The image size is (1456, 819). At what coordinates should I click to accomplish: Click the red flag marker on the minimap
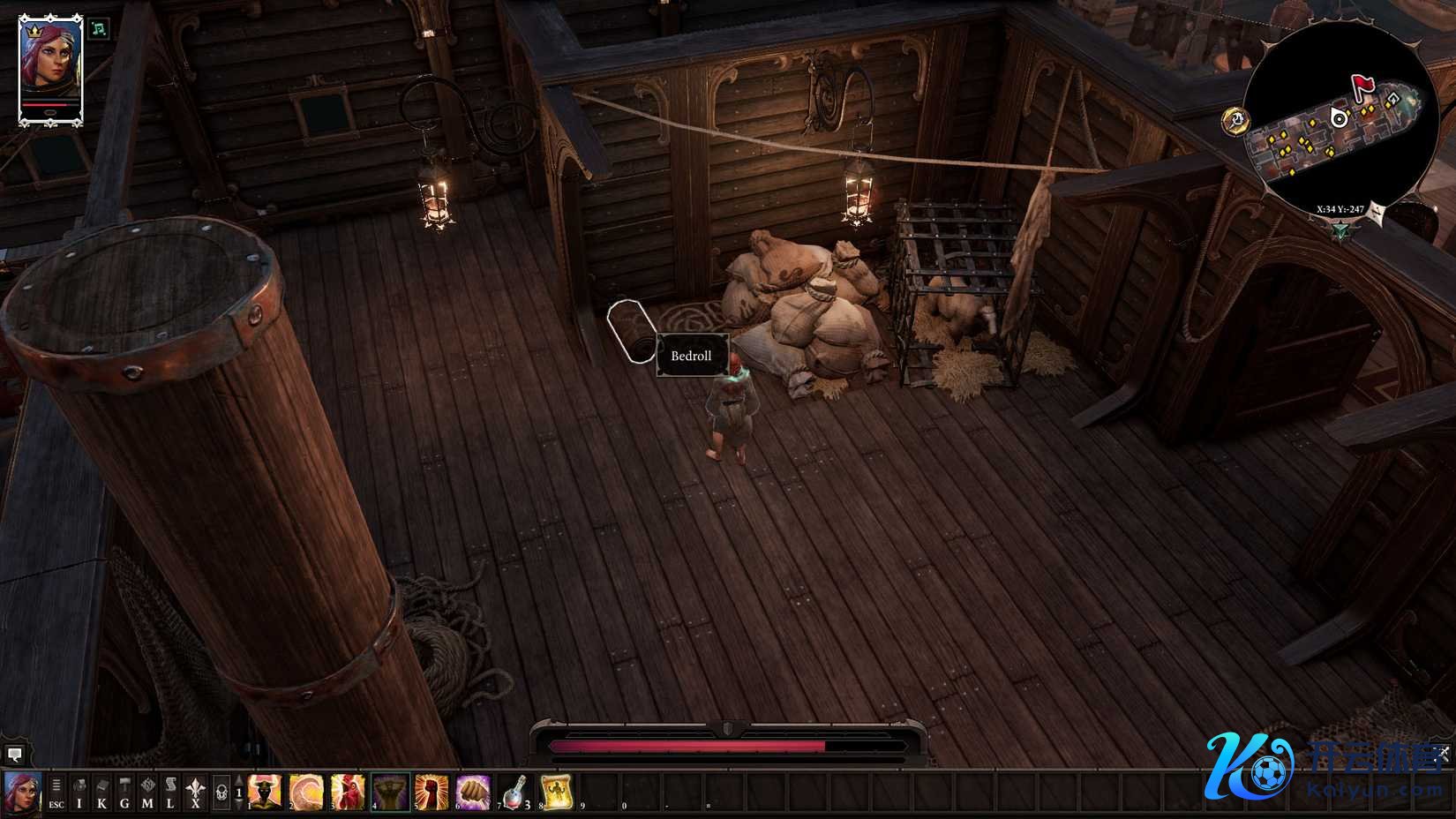pos(1364,85)
